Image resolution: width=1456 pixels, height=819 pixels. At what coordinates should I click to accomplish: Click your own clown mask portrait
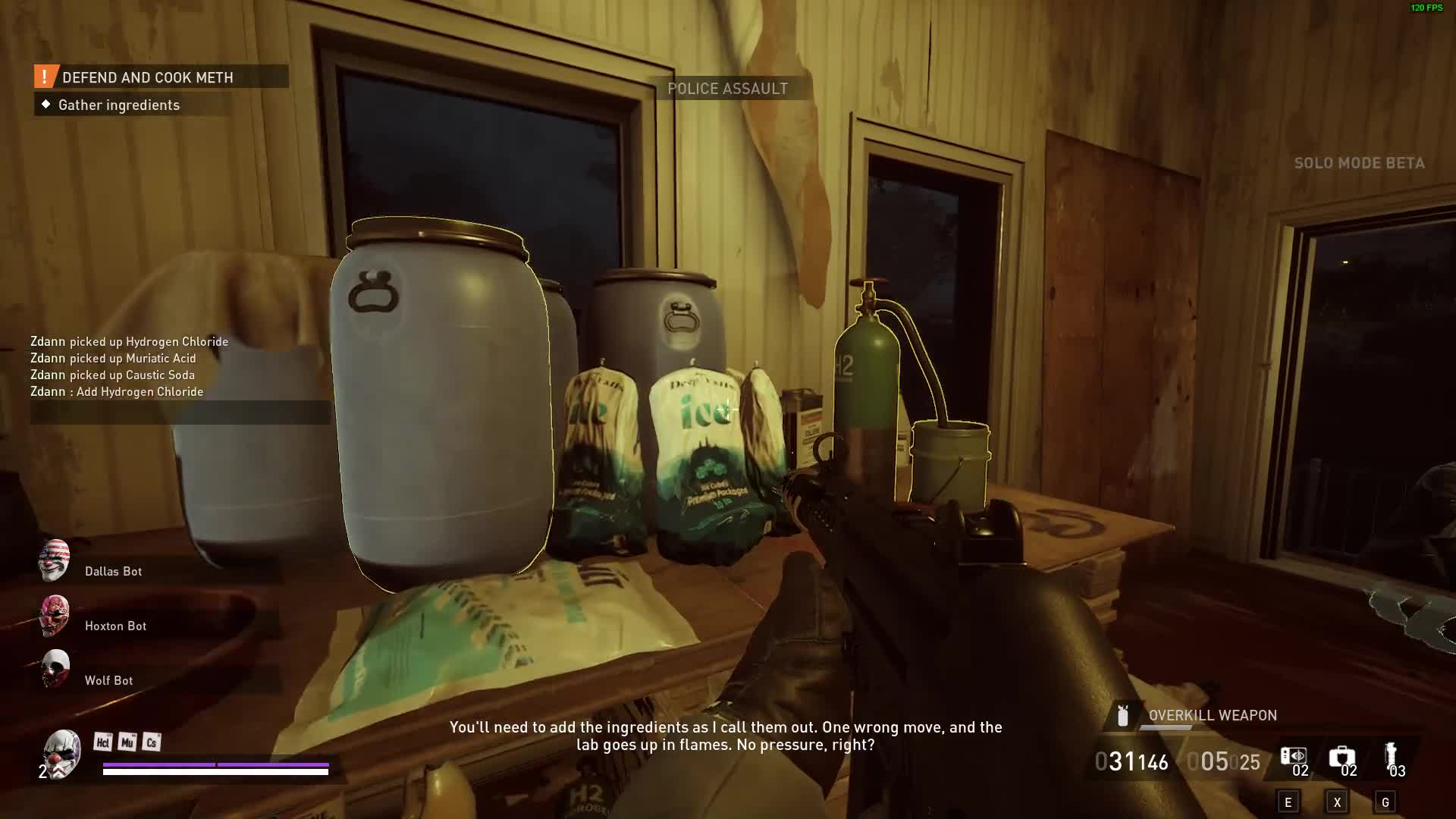point(62,752)
